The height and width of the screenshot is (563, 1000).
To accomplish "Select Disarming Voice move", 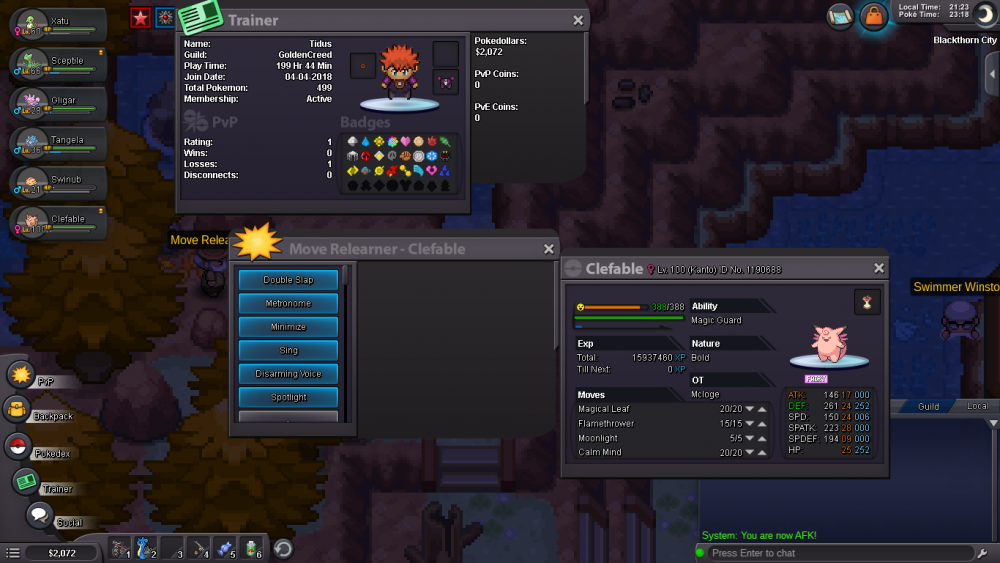I will tap(288, 374).
